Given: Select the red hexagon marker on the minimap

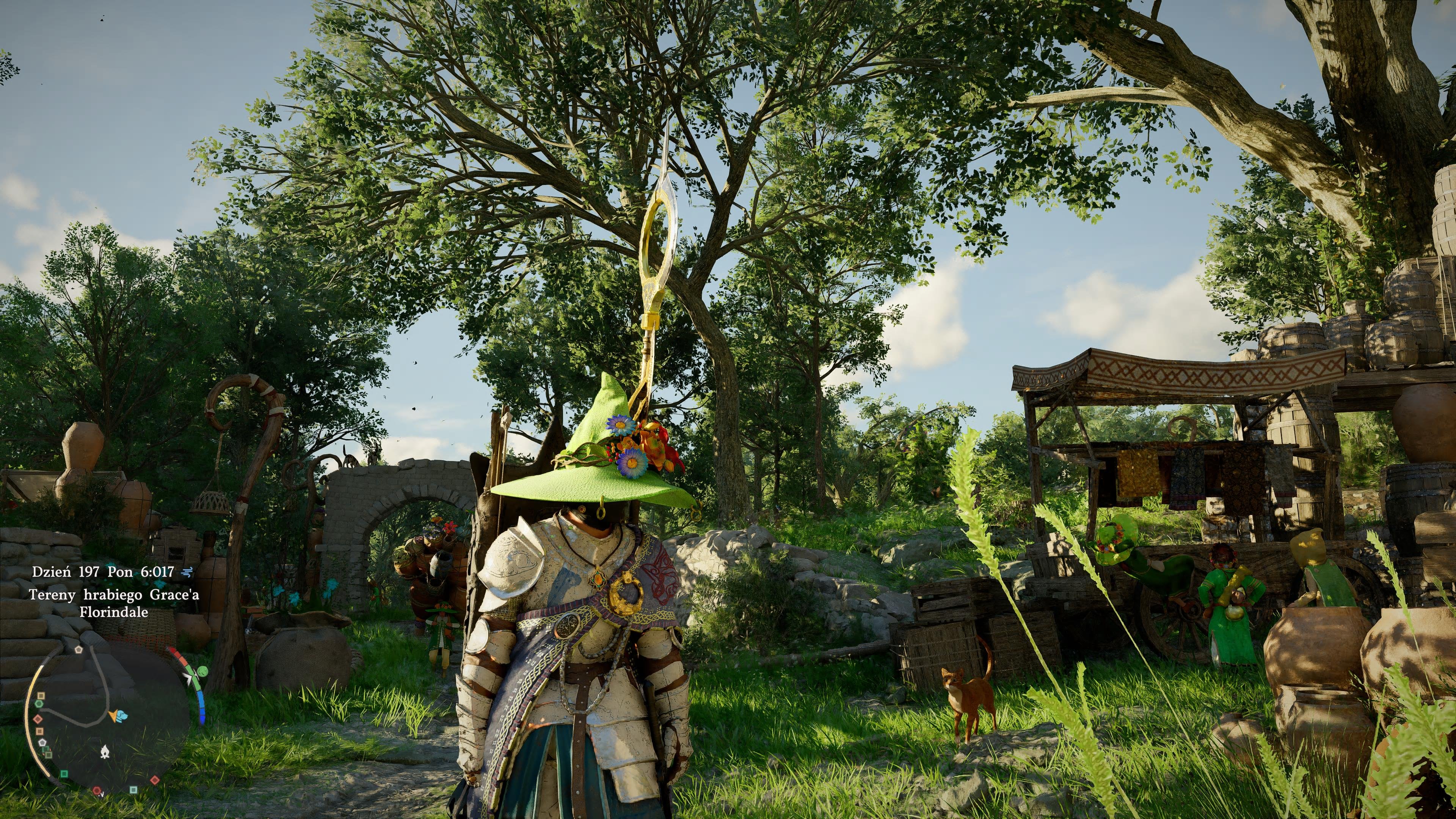Looking at the screenshot, I should 97,790.
